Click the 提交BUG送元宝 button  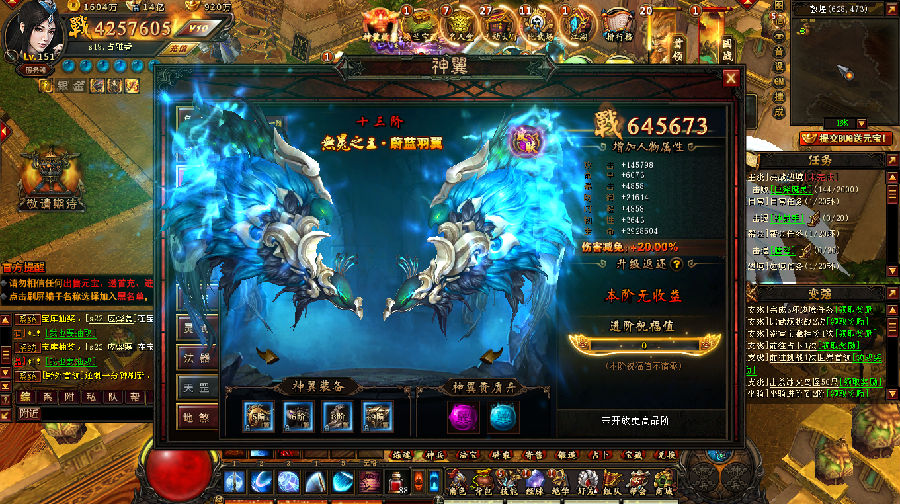tap(844, 137)
